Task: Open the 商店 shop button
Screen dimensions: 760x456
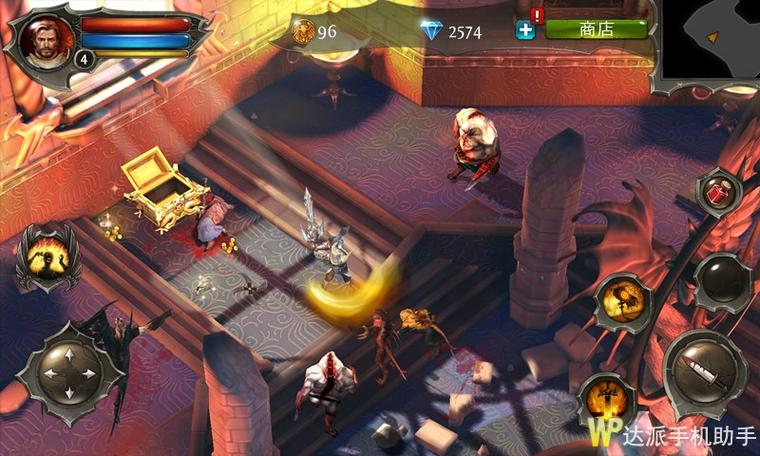Action: tap(596, 29)
